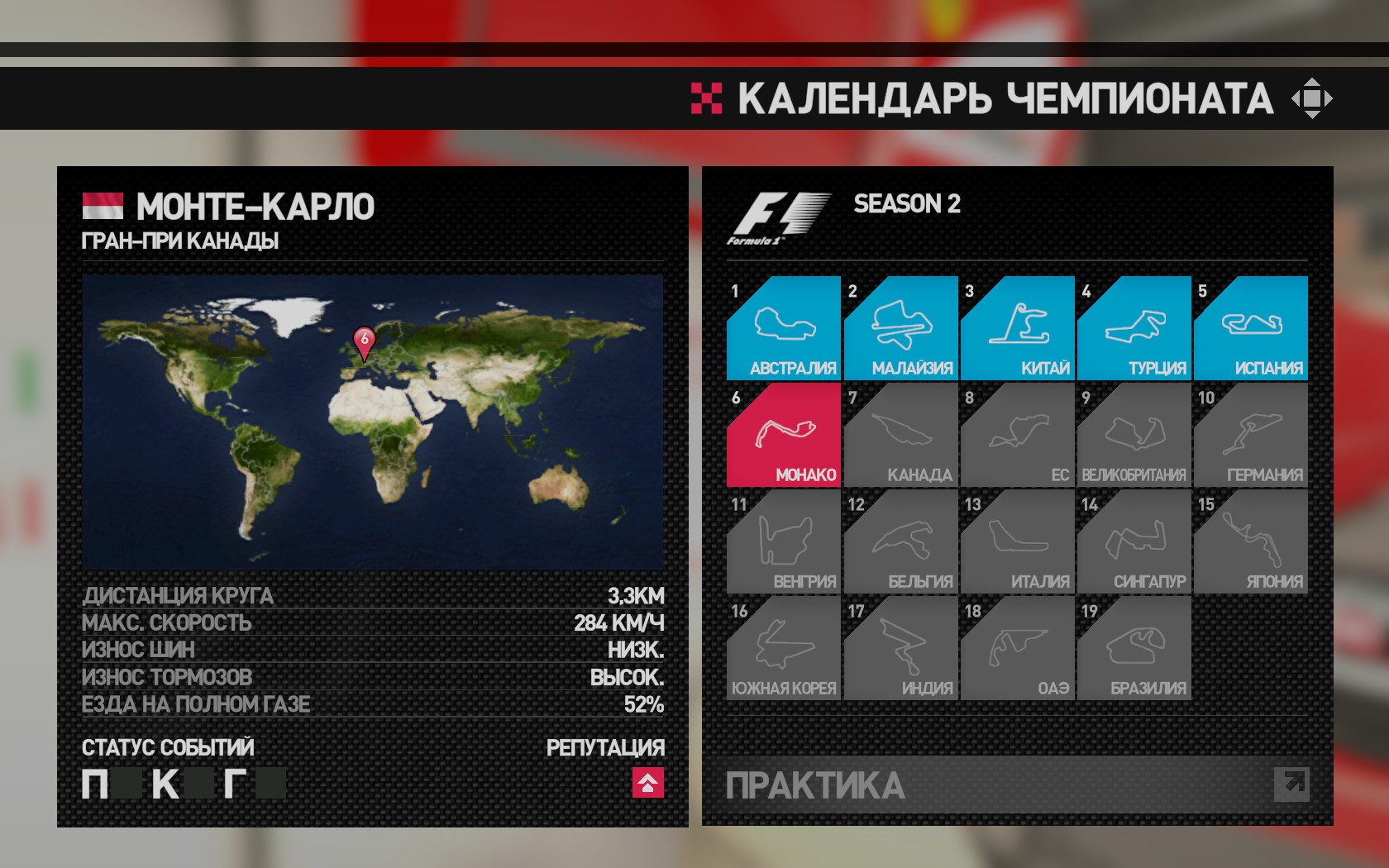Open the Turkey circuit tile

click(x=1134, y=328)
